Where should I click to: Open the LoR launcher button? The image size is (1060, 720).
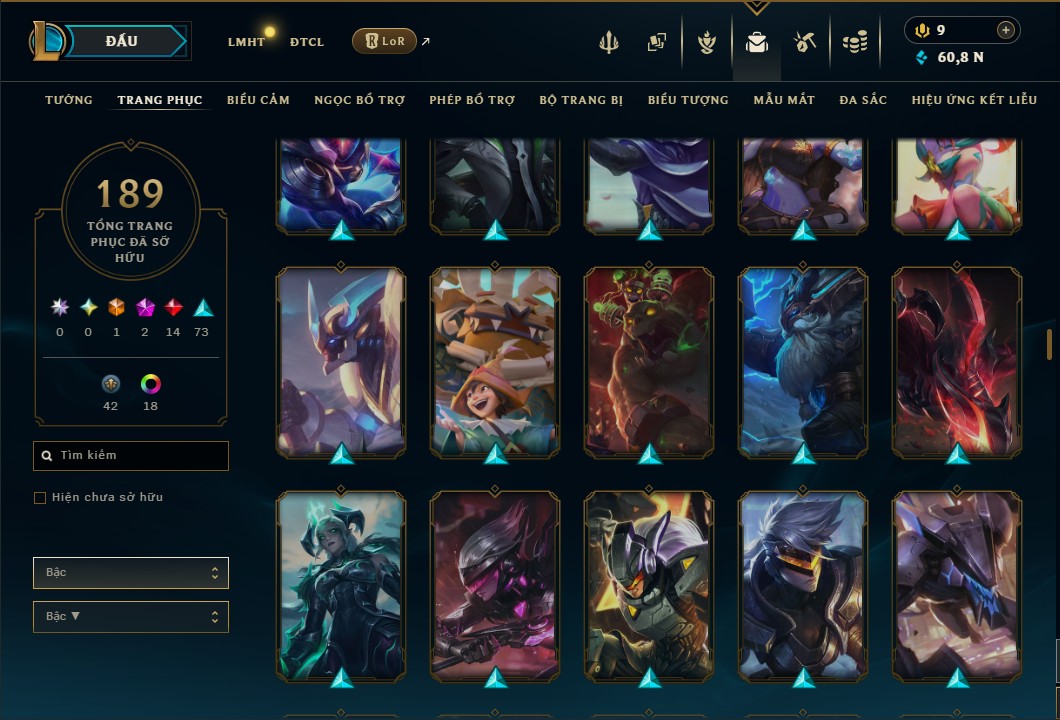384,41
